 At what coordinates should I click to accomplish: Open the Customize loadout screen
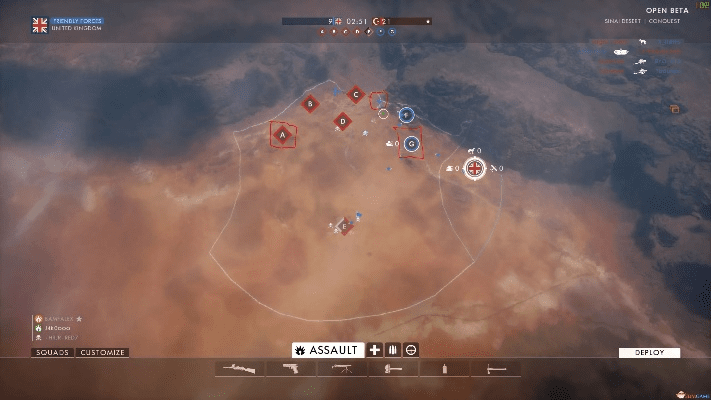[103, 352]
